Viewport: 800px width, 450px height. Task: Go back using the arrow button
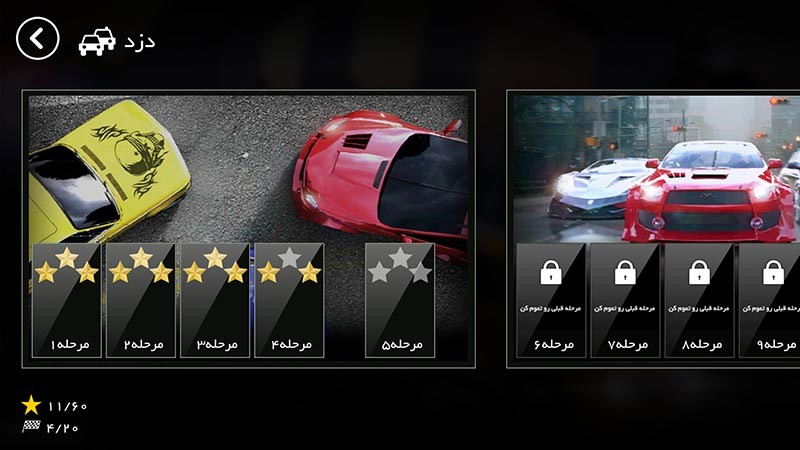tap(38, 39)
